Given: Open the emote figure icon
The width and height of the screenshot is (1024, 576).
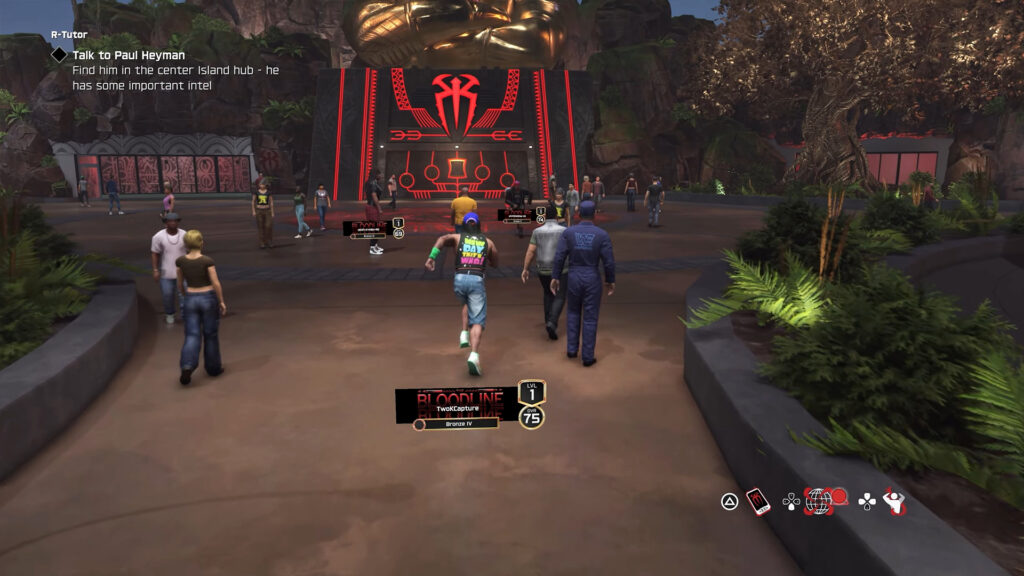Looking at the screenshot, I should [x=893, y=500].
